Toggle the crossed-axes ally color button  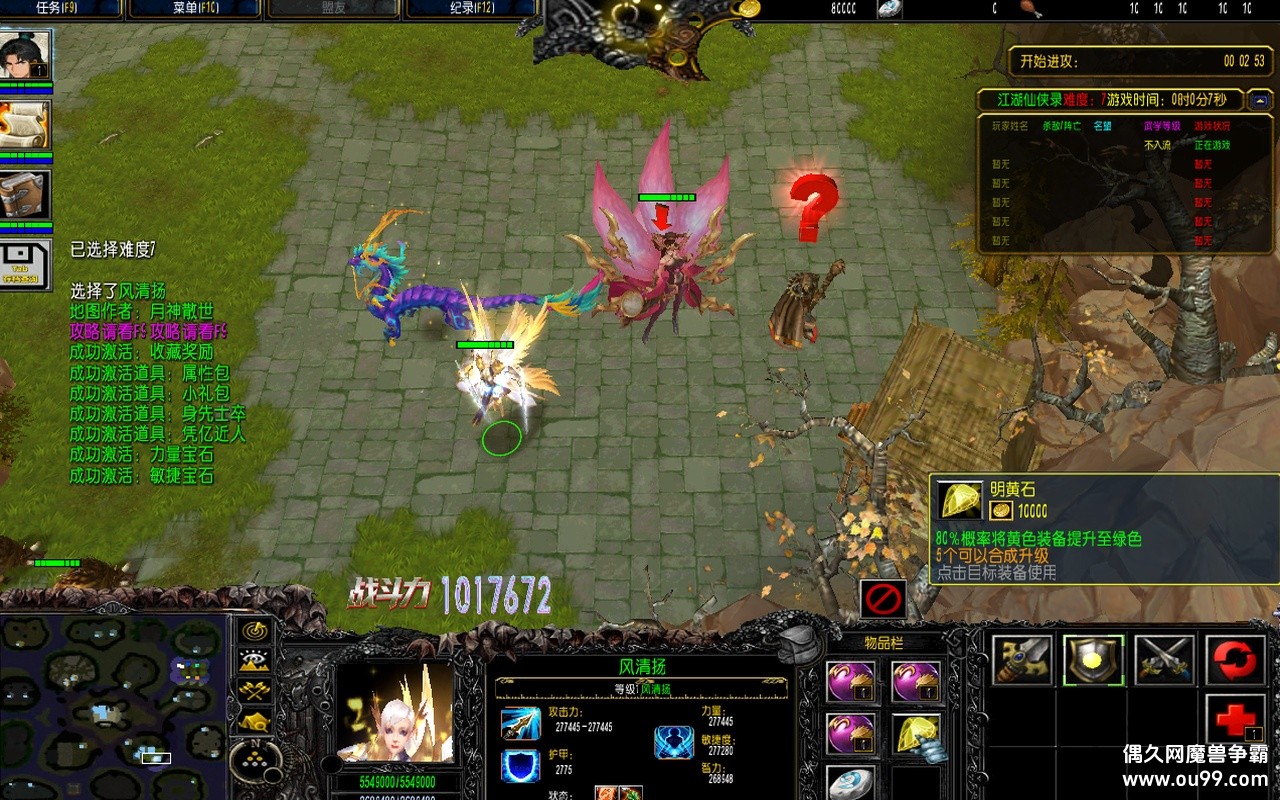[x=256, y=690]
